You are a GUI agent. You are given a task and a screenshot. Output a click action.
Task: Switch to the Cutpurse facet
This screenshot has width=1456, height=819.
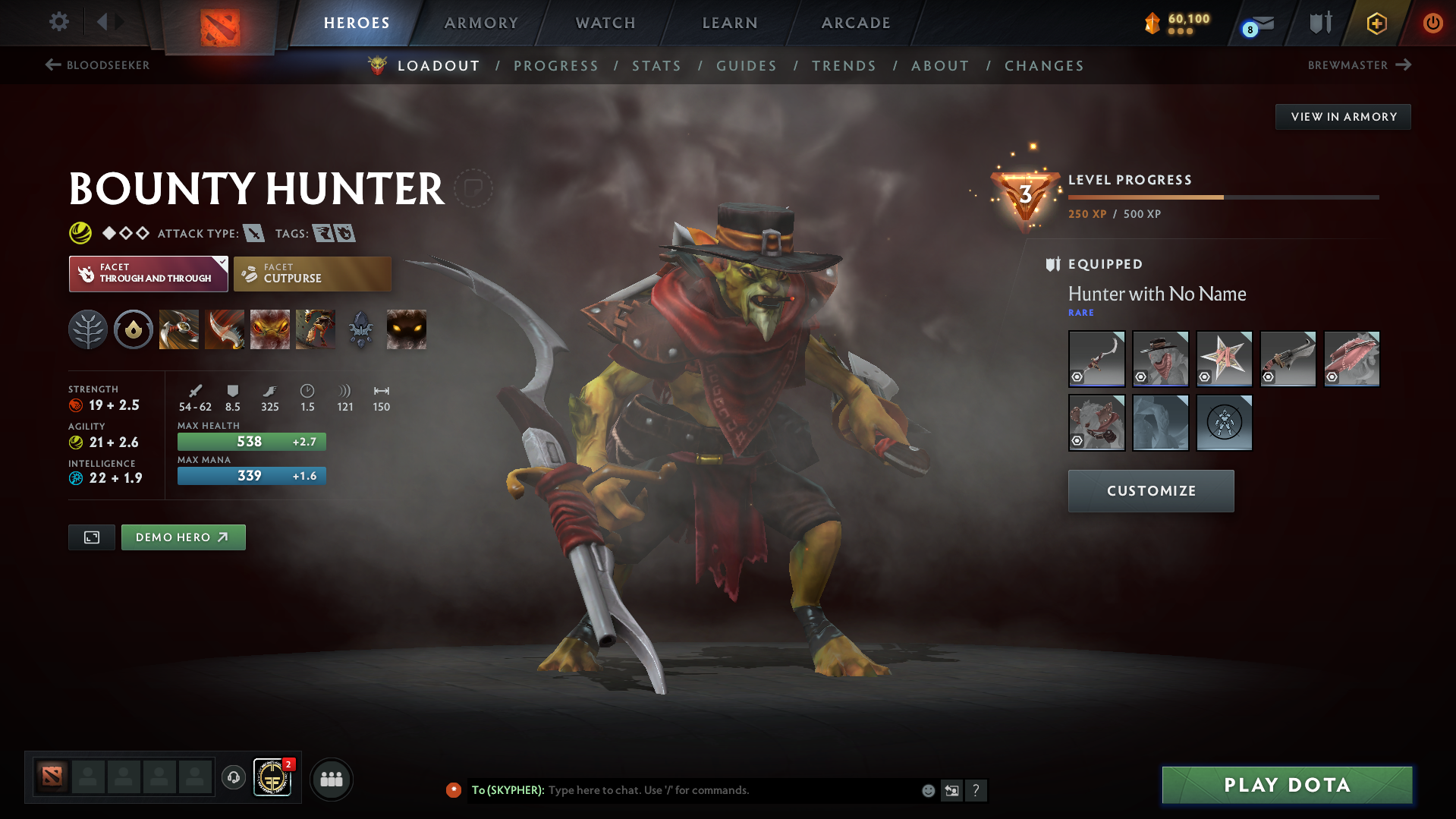pos(312,273)
